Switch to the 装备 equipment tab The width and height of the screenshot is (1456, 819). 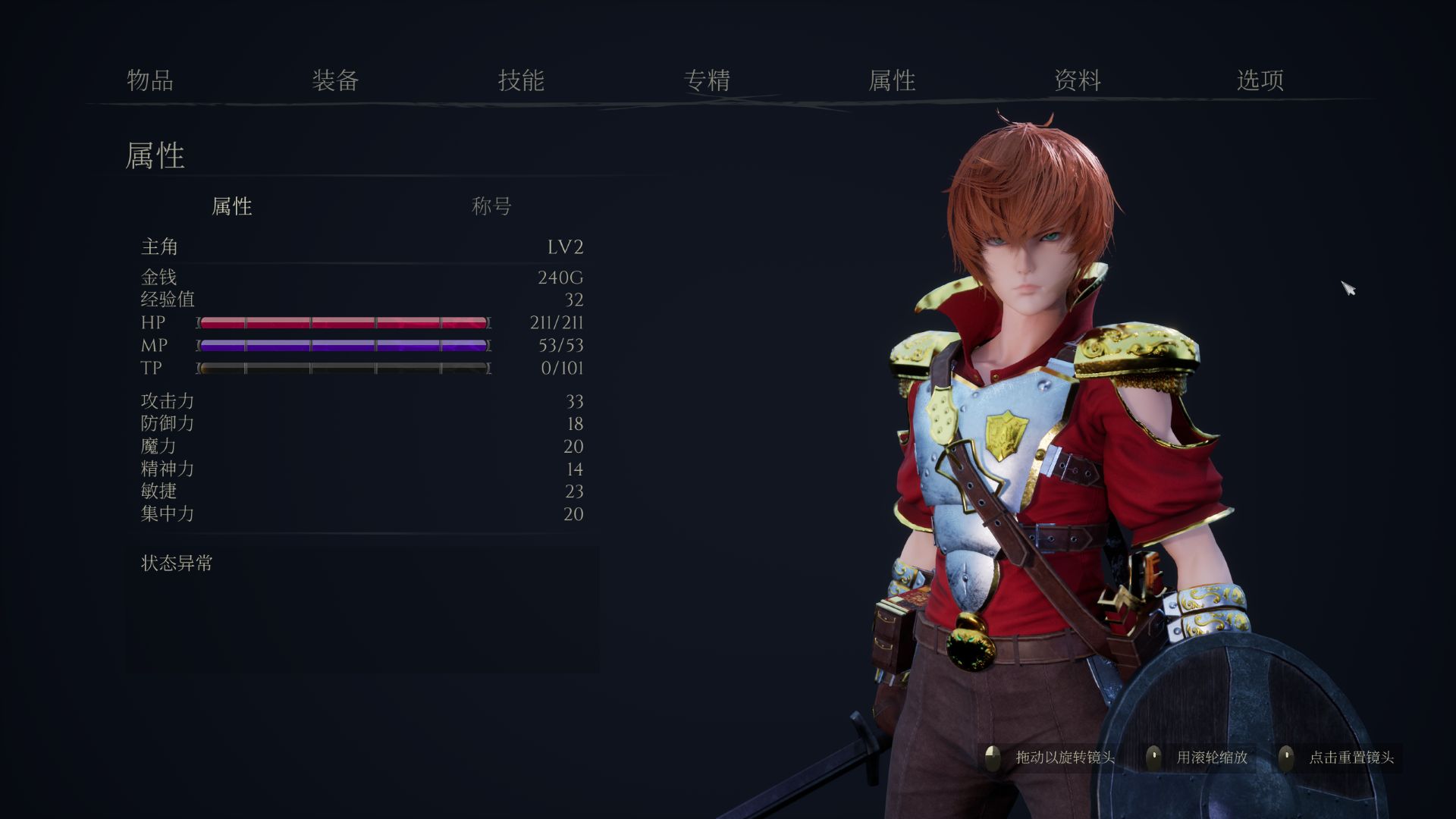[x=335, y=80]
